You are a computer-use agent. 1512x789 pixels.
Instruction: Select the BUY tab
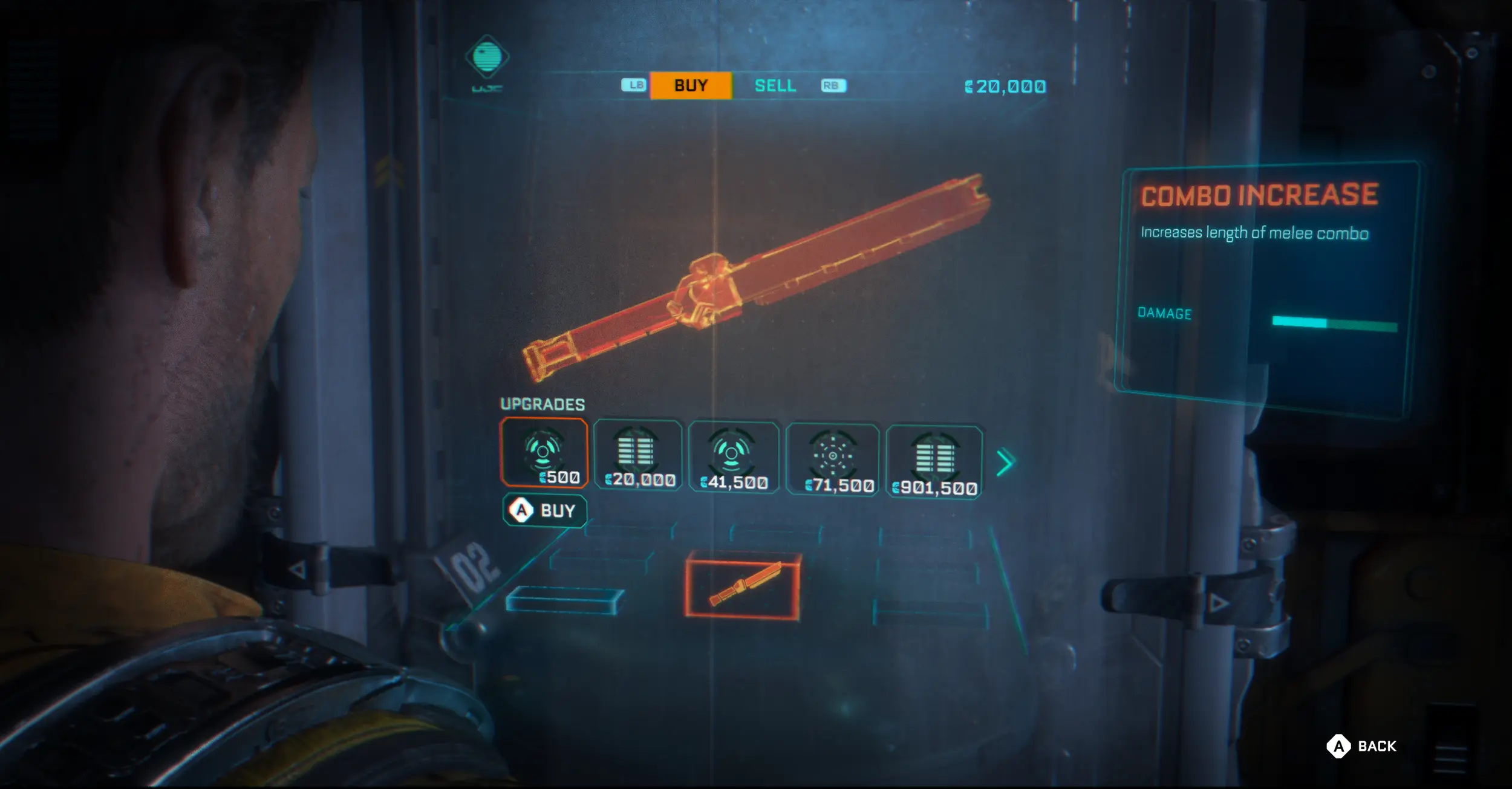click(691, 86)
